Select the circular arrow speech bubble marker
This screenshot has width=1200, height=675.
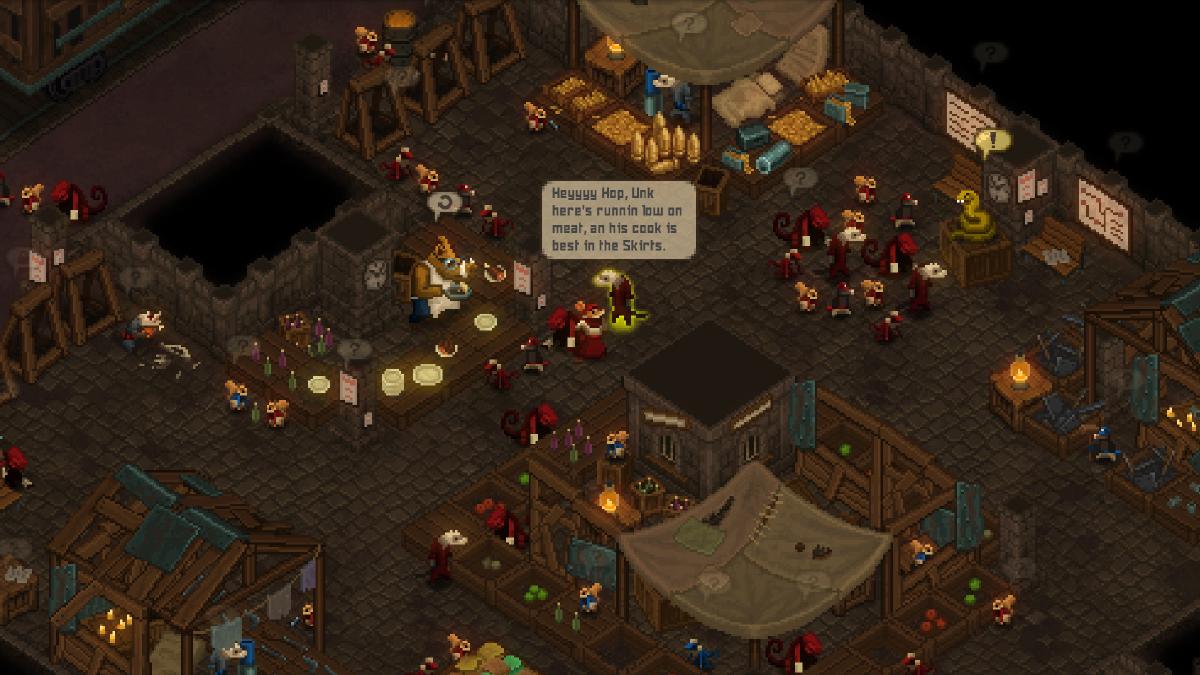click(443, 205)
